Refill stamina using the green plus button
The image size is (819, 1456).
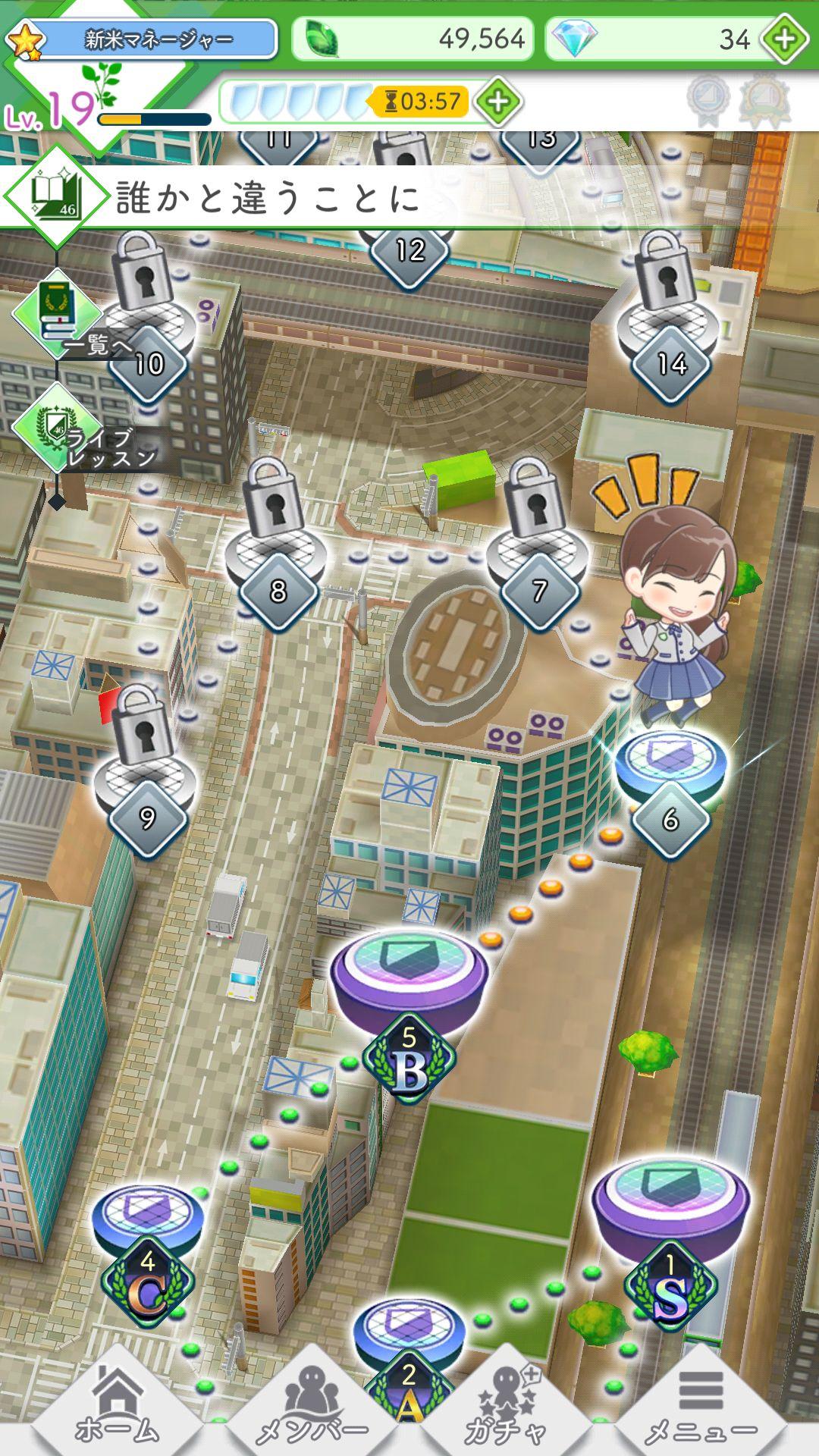pos(497,101)
